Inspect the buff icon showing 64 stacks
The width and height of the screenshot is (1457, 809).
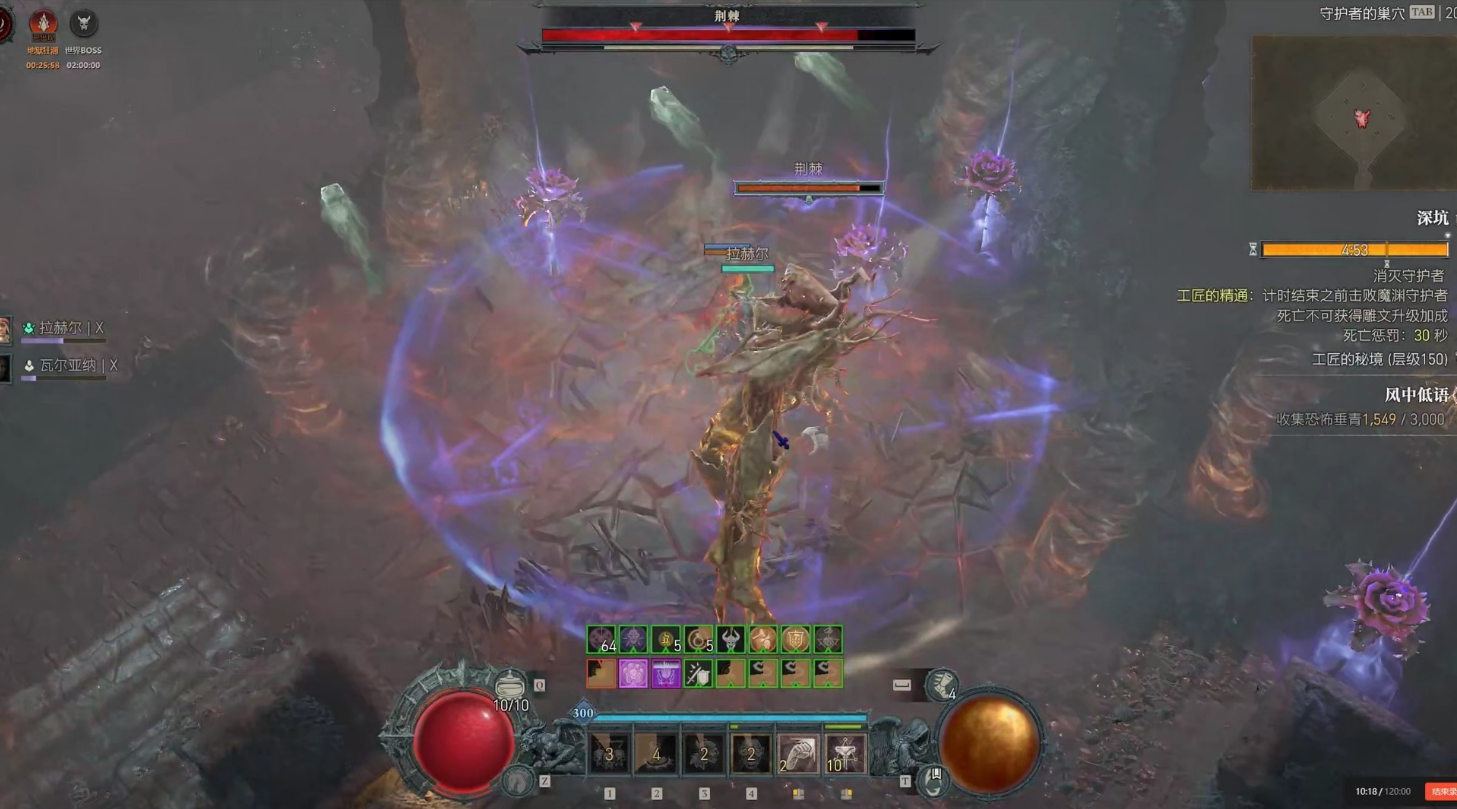pyautogui.click(x=601, y=639)
